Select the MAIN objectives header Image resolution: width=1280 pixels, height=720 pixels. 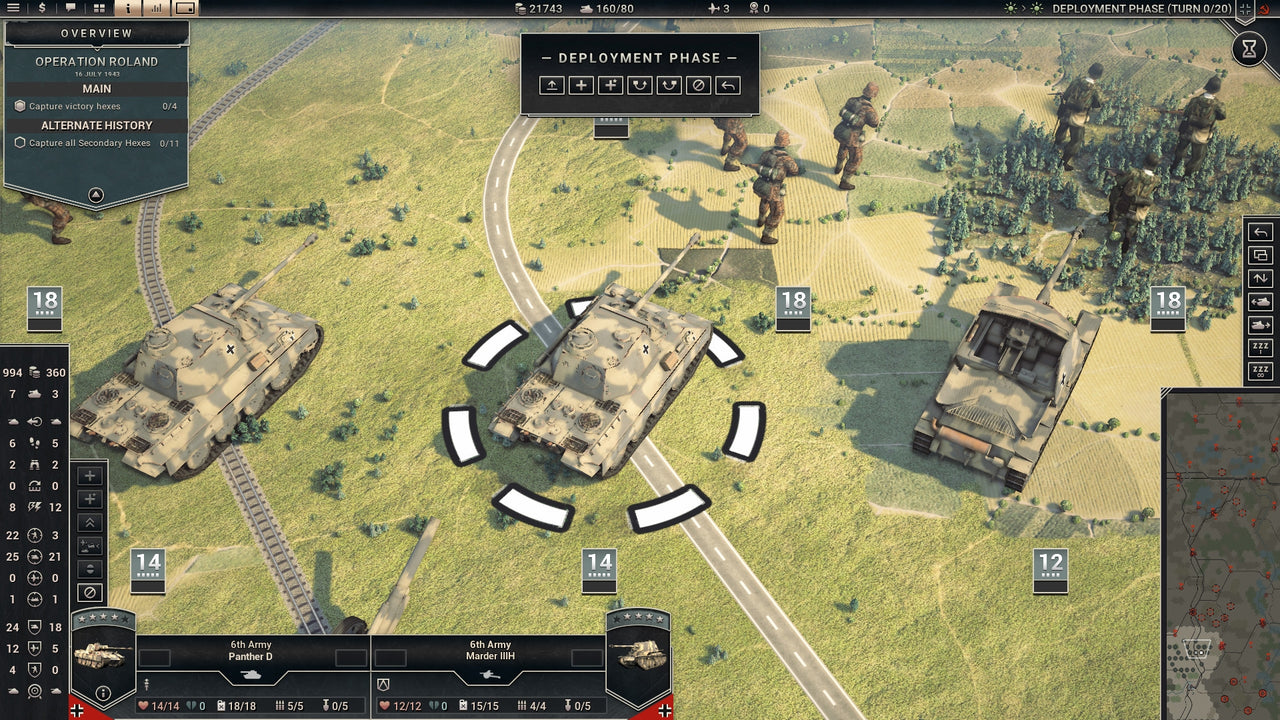95,89
